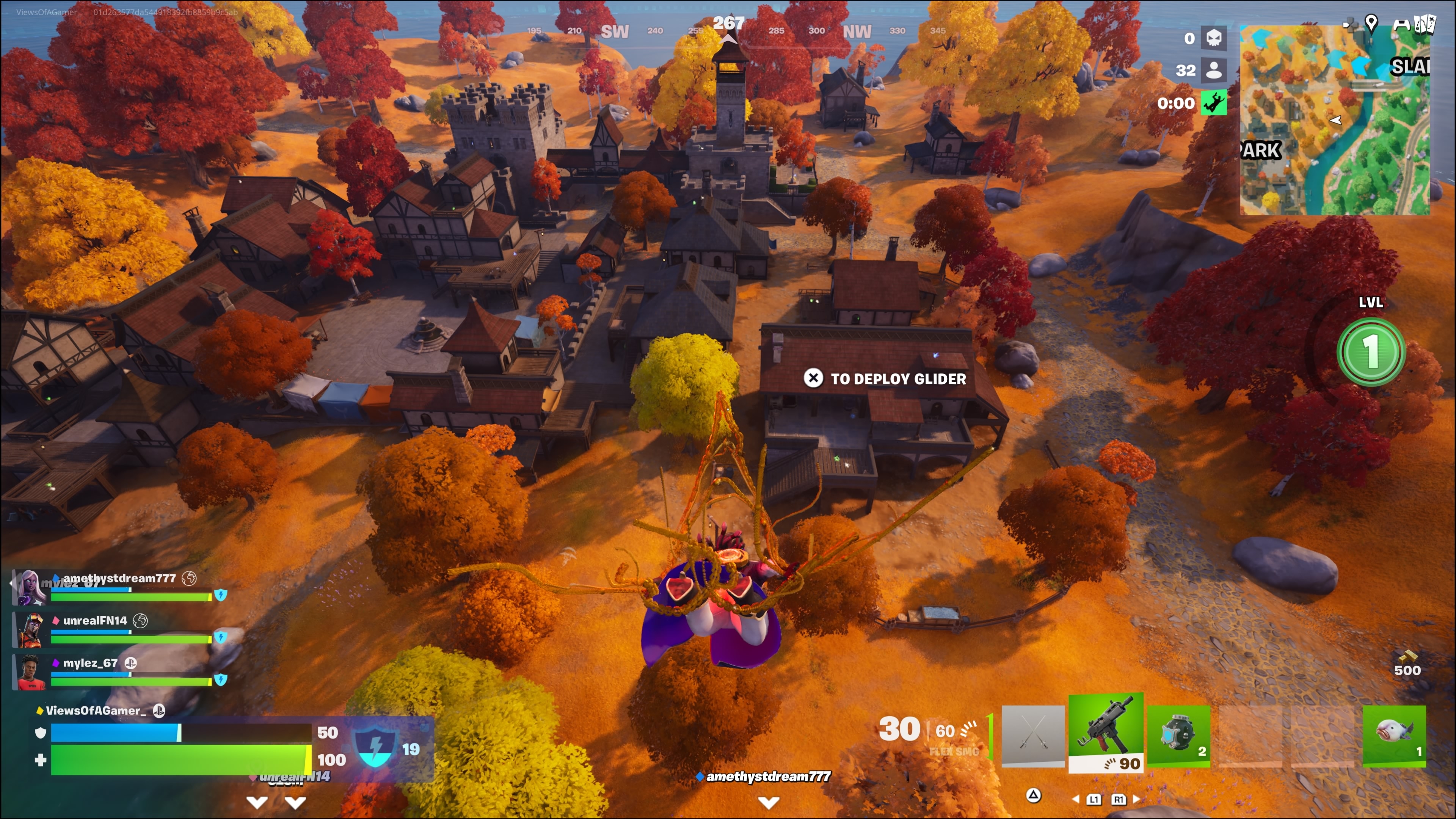
Task: Choose the shield grenade slot with 2
Action: 1178,735
